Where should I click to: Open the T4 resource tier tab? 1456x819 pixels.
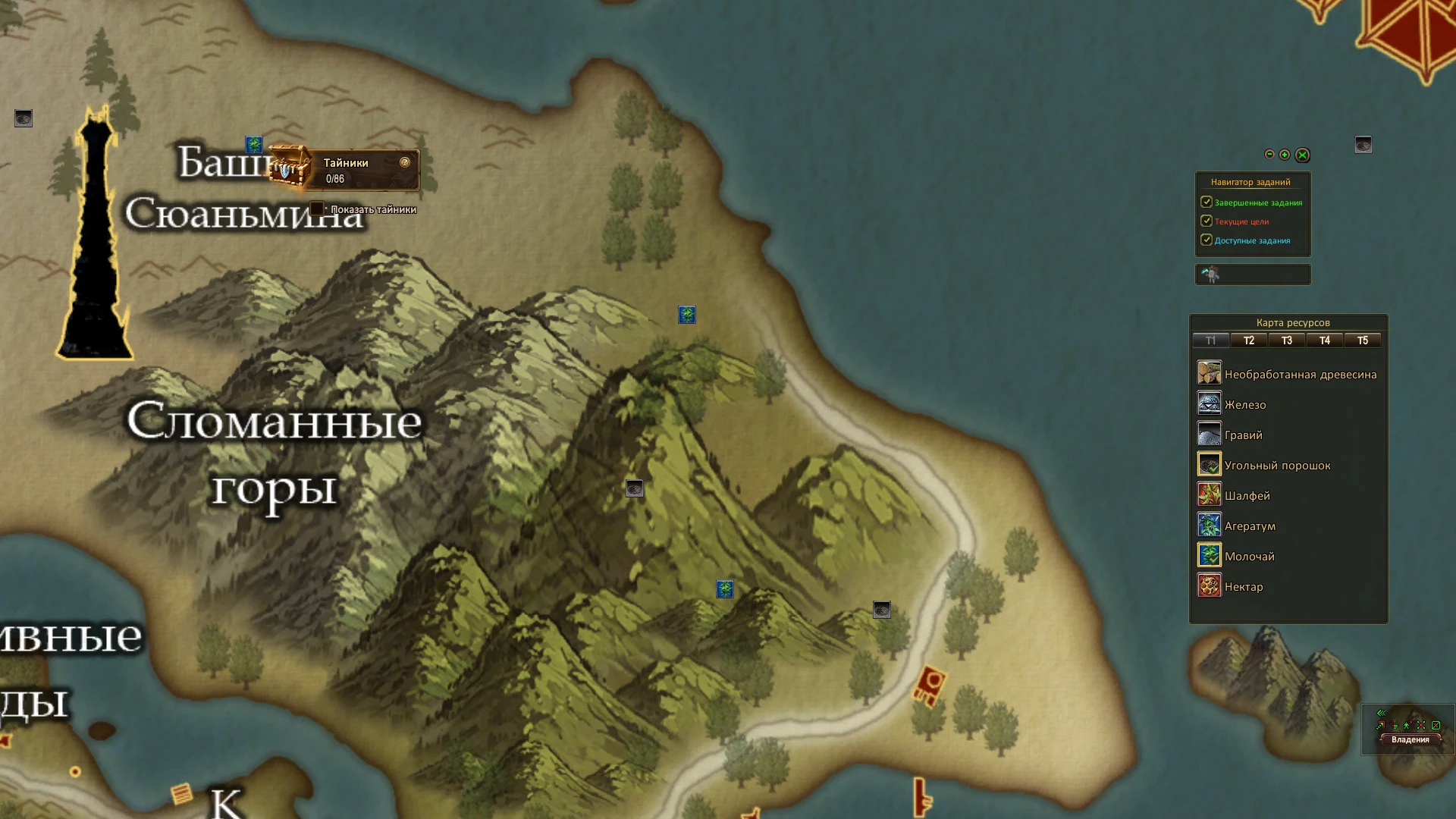(x=1325, y=340)
